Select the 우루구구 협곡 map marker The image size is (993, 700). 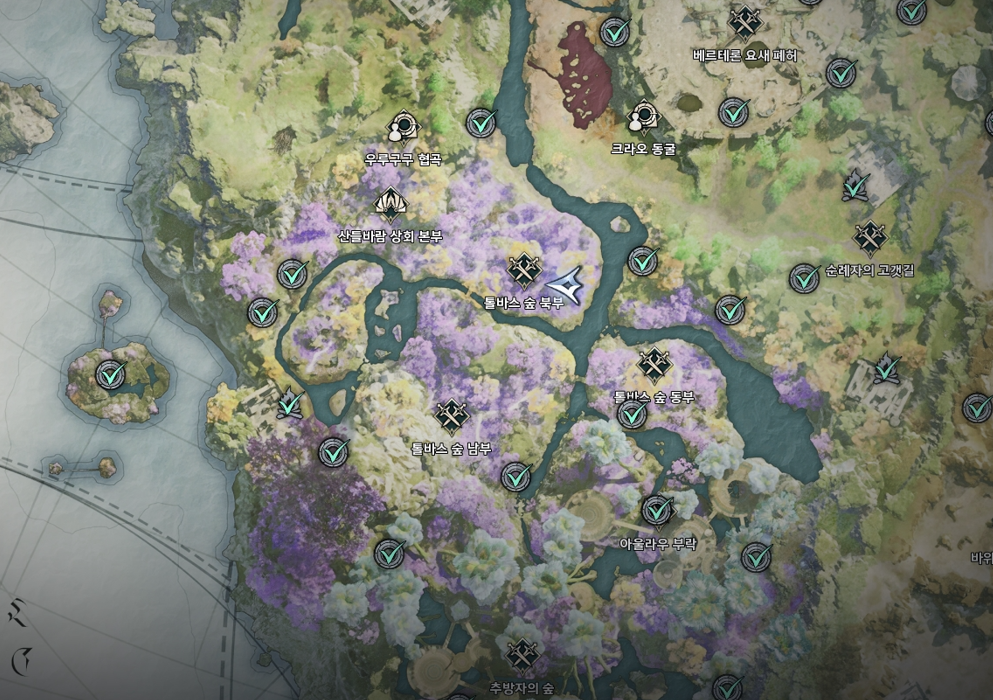click(402, 126)
